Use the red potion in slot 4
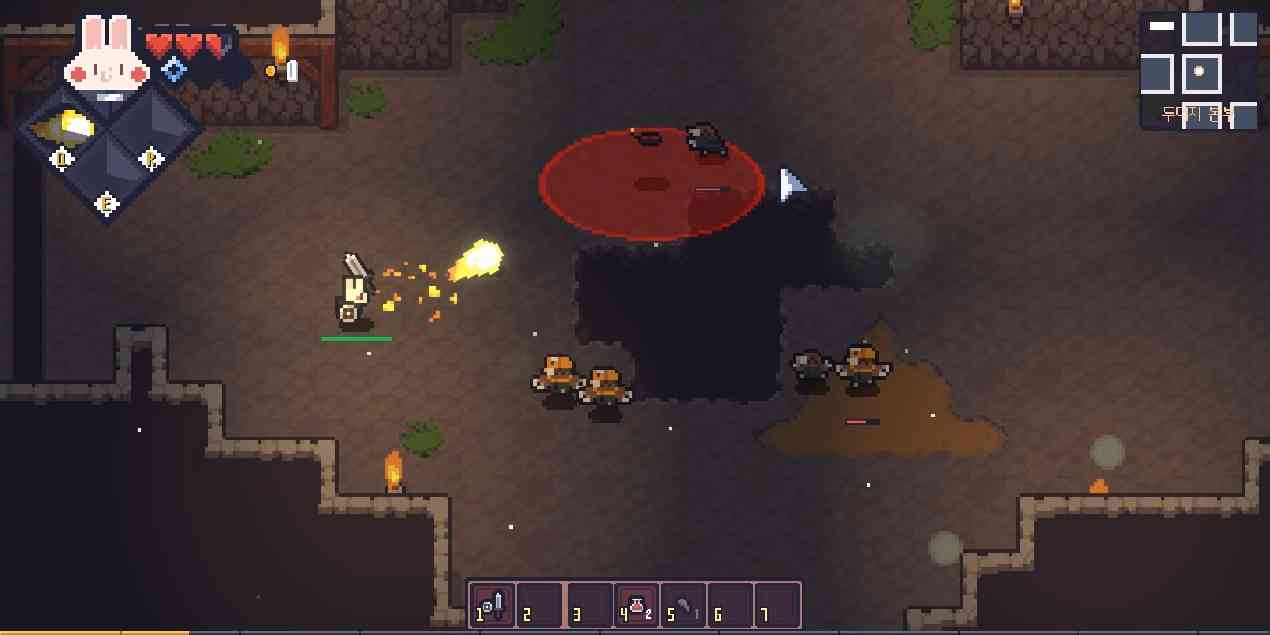The image size is (1270, 635). [x=636, y=605]
